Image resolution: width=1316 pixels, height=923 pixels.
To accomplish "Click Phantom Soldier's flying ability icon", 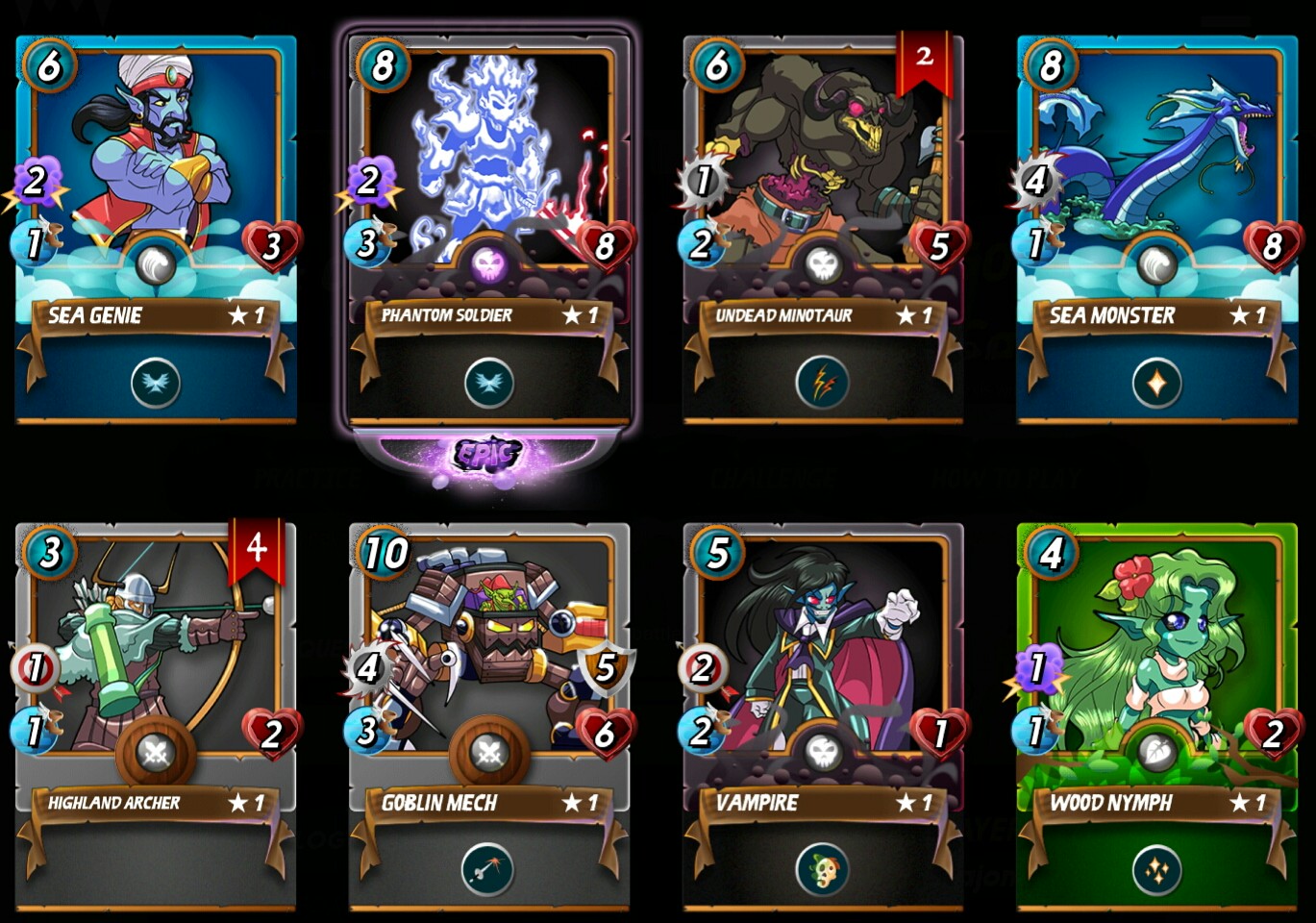I will (x=488, y=383).
